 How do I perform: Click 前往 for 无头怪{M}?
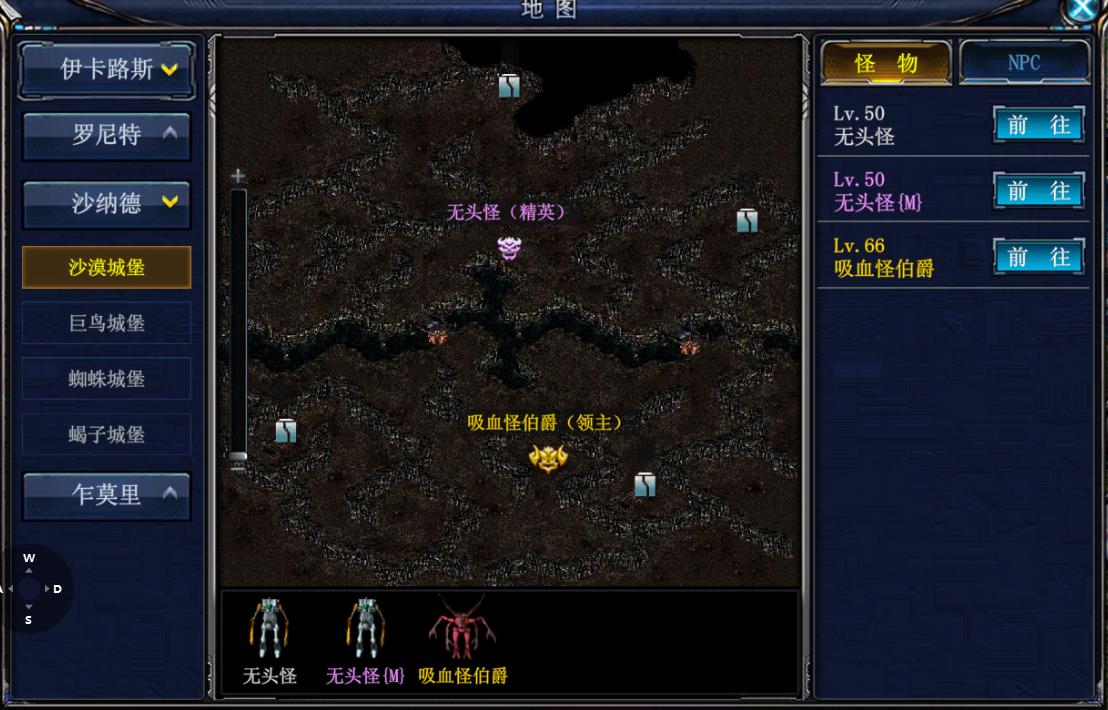(x=1038, y=191)
